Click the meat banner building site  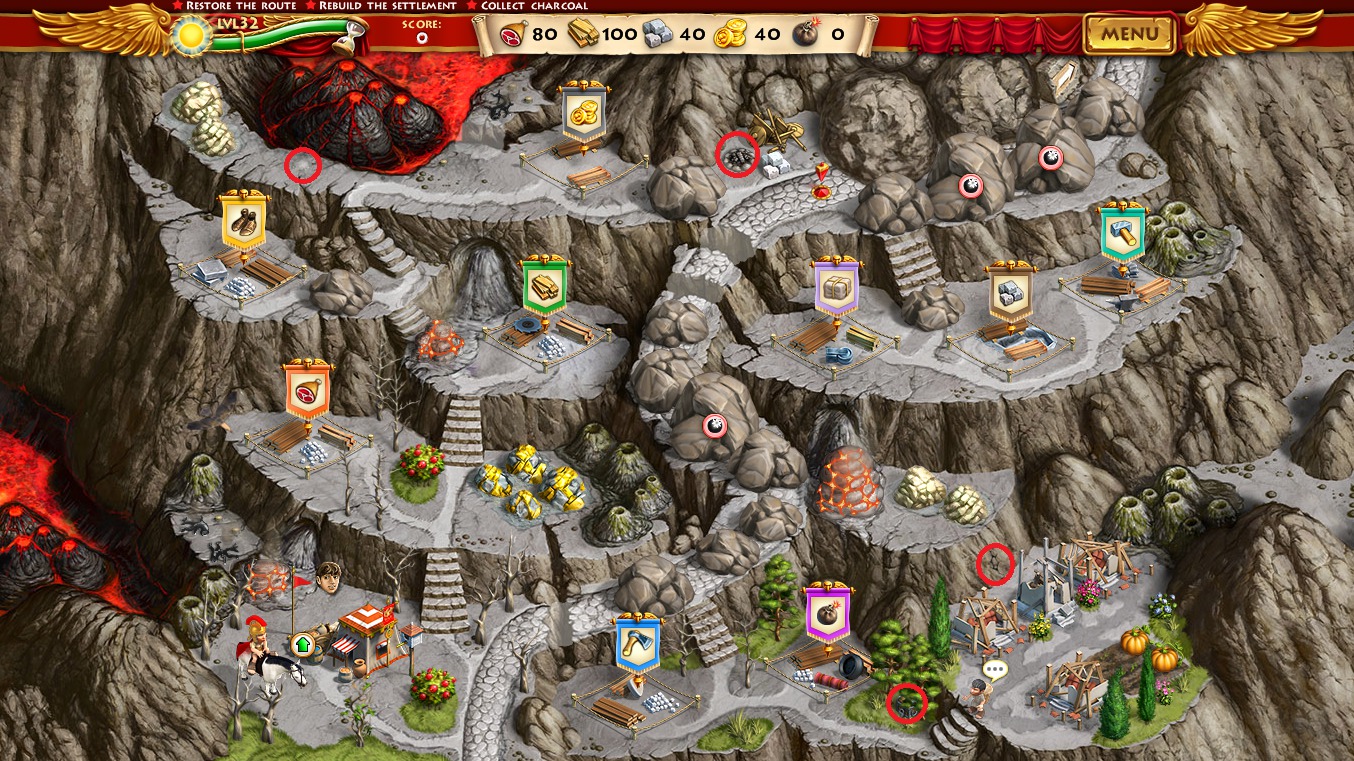tap(307, 392)
